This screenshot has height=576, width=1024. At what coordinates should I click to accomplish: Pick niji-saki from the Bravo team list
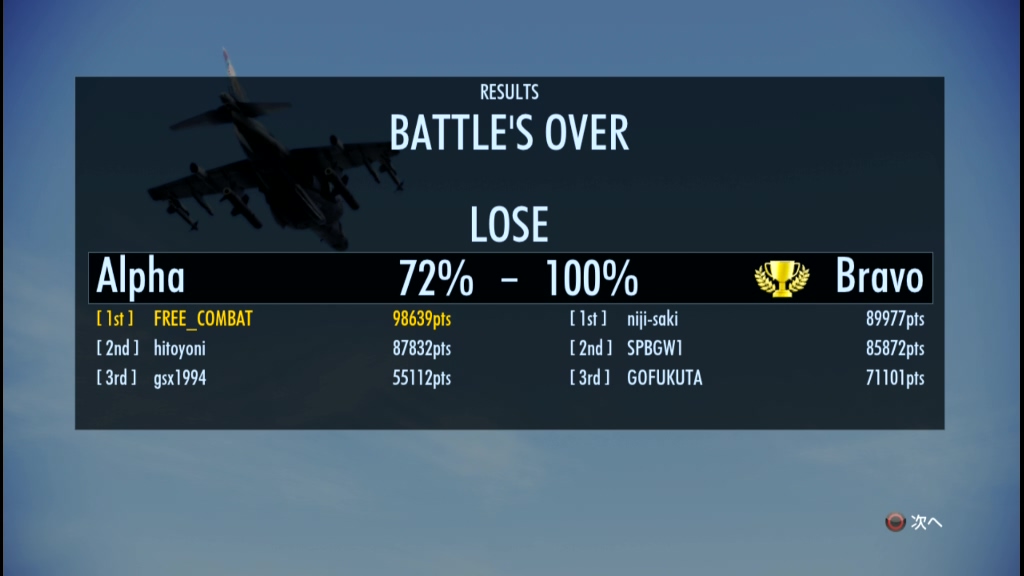(652, 319)
